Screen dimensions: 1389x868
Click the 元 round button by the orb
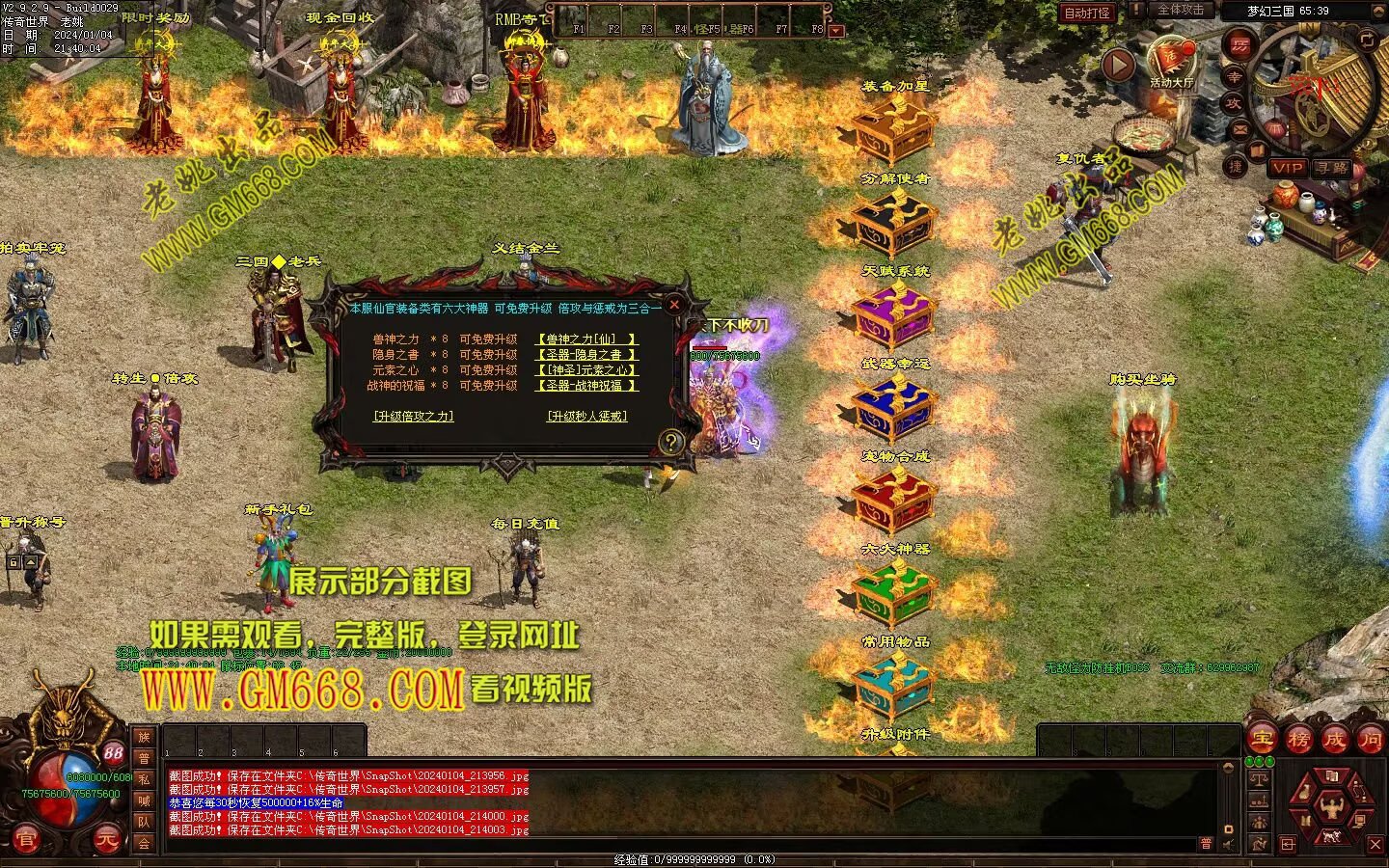107,841
